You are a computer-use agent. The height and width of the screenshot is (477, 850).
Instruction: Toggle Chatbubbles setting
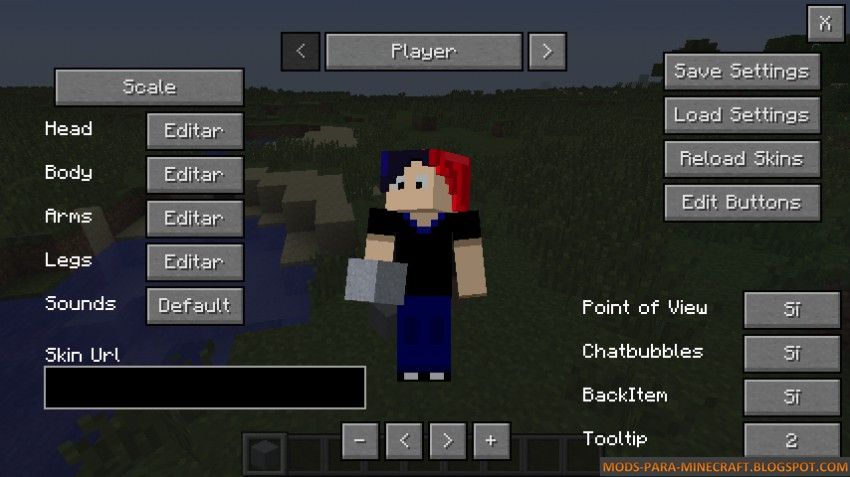pos(791,353)
